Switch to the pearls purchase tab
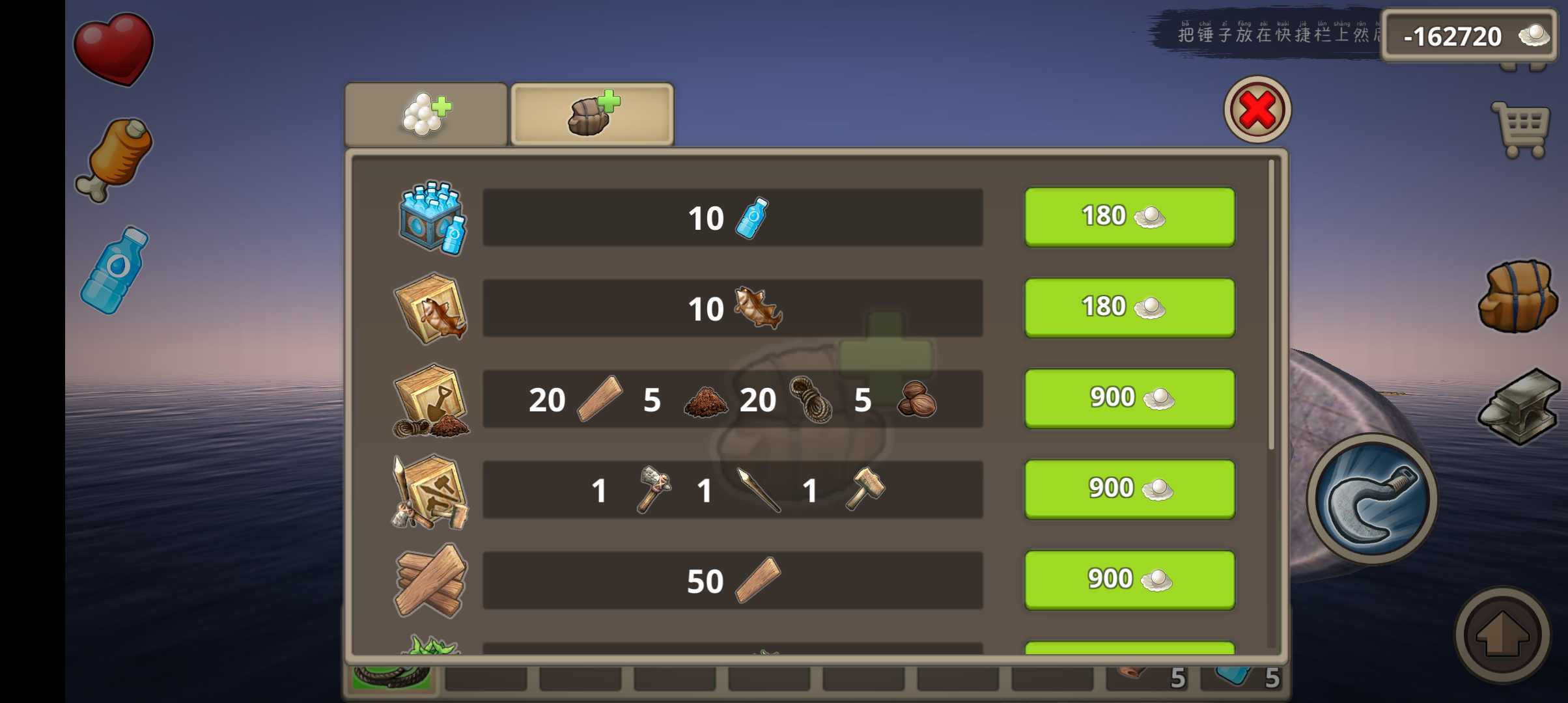This screenshot has width=1568, height=703. click(x=426, y=115)
